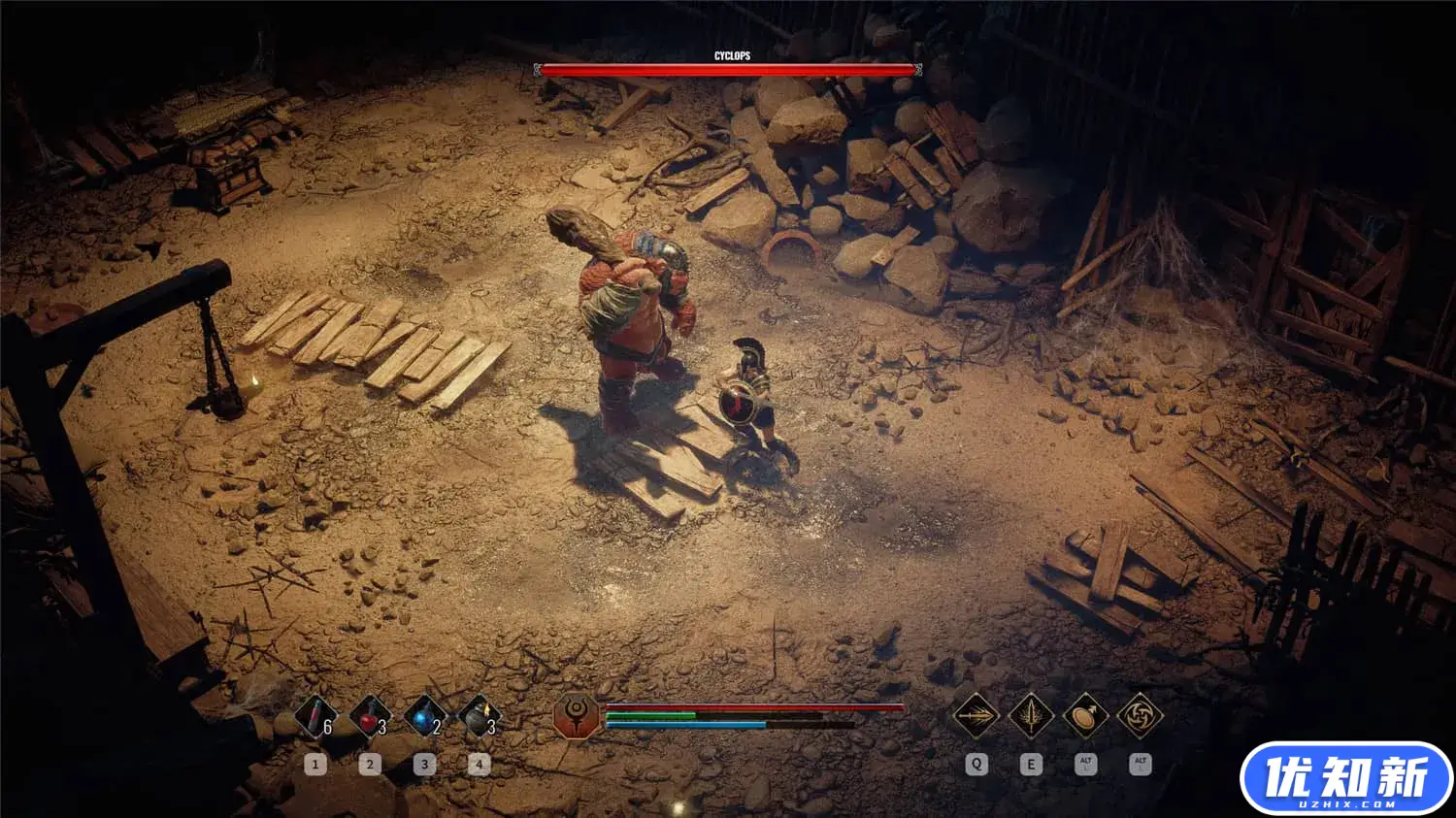1456x818 pixels.
Task: Activate the sword thrust ability
Action: tap(976, 717)
